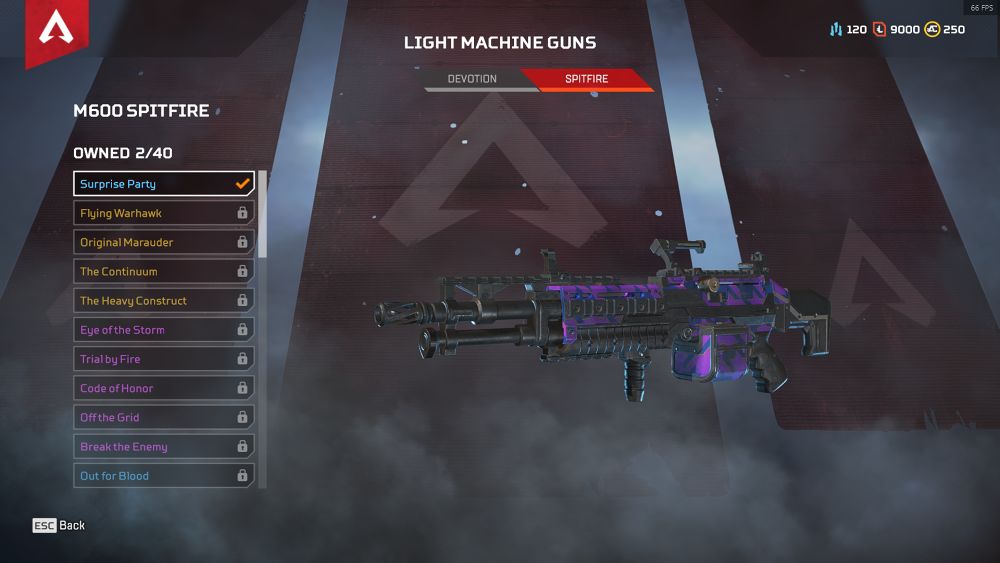
Task: Switch to the Devotion weapon tab
Action: 472,79
